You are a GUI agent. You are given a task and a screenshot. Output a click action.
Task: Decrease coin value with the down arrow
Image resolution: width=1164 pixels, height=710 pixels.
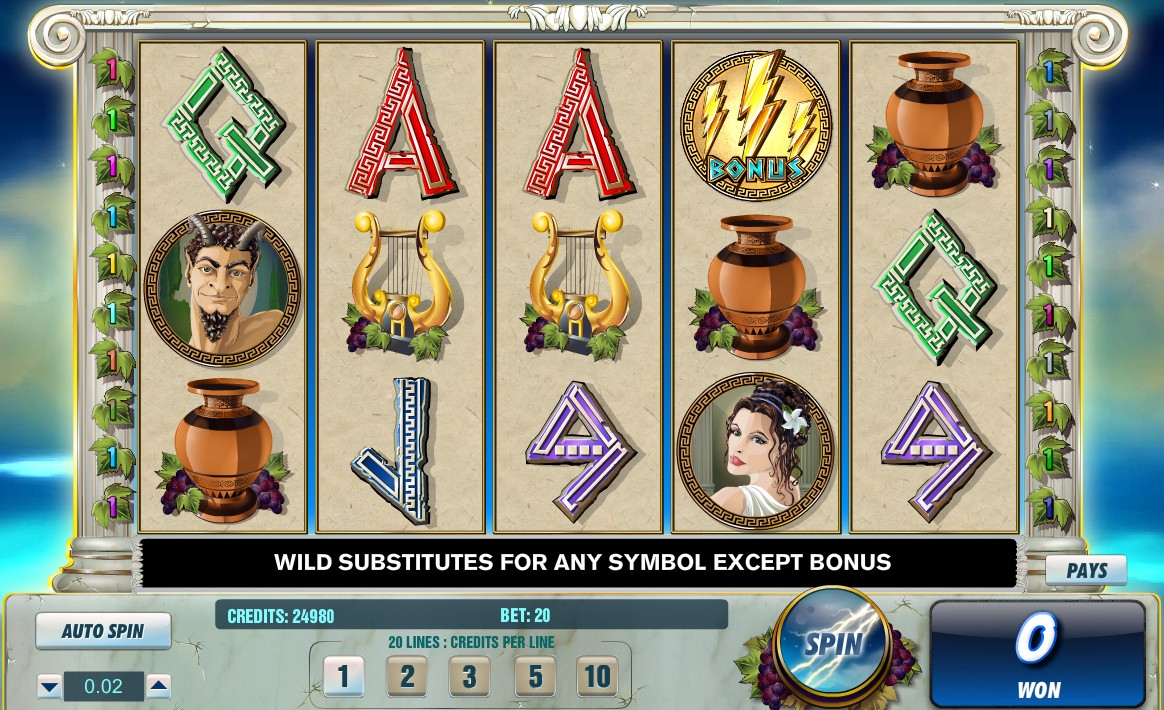point(50,686)
